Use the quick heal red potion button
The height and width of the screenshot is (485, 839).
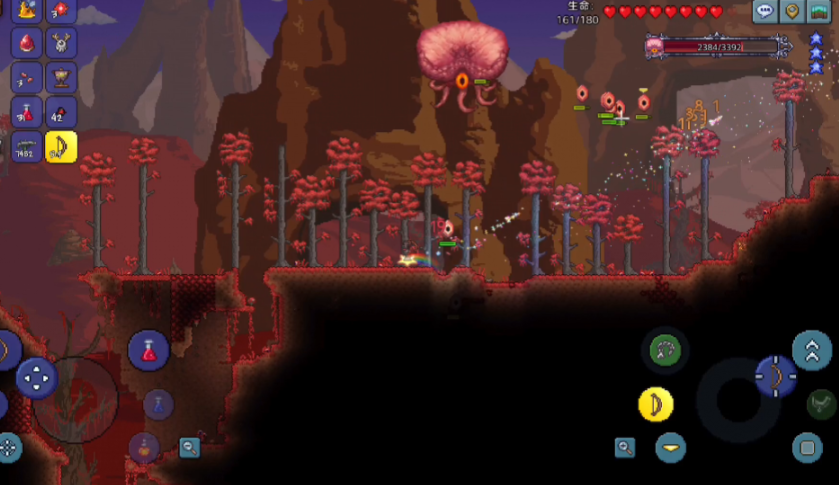pyautogui.click(x=149, y=351)
